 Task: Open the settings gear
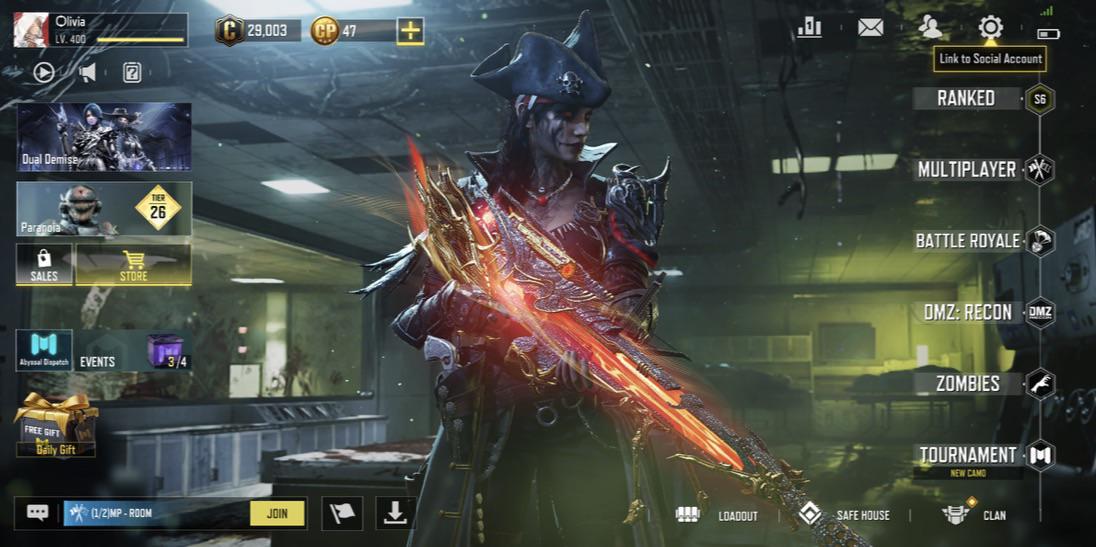coord(990,27)
